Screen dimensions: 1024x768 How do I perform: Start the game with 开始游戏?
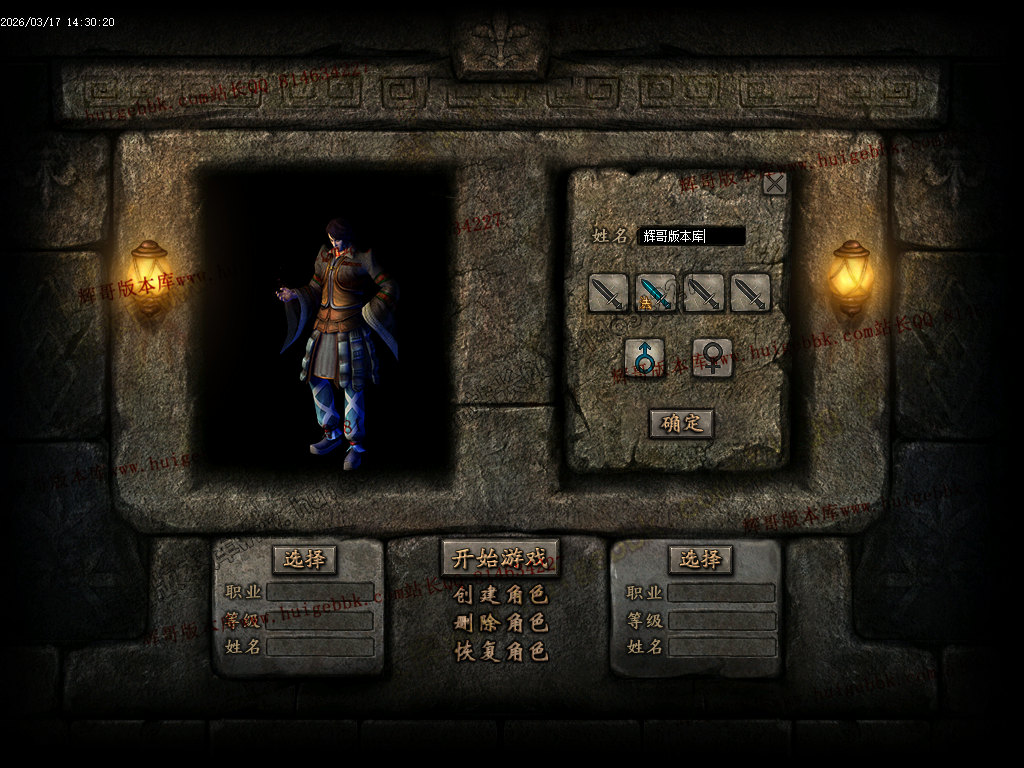(x=500, y=558)
